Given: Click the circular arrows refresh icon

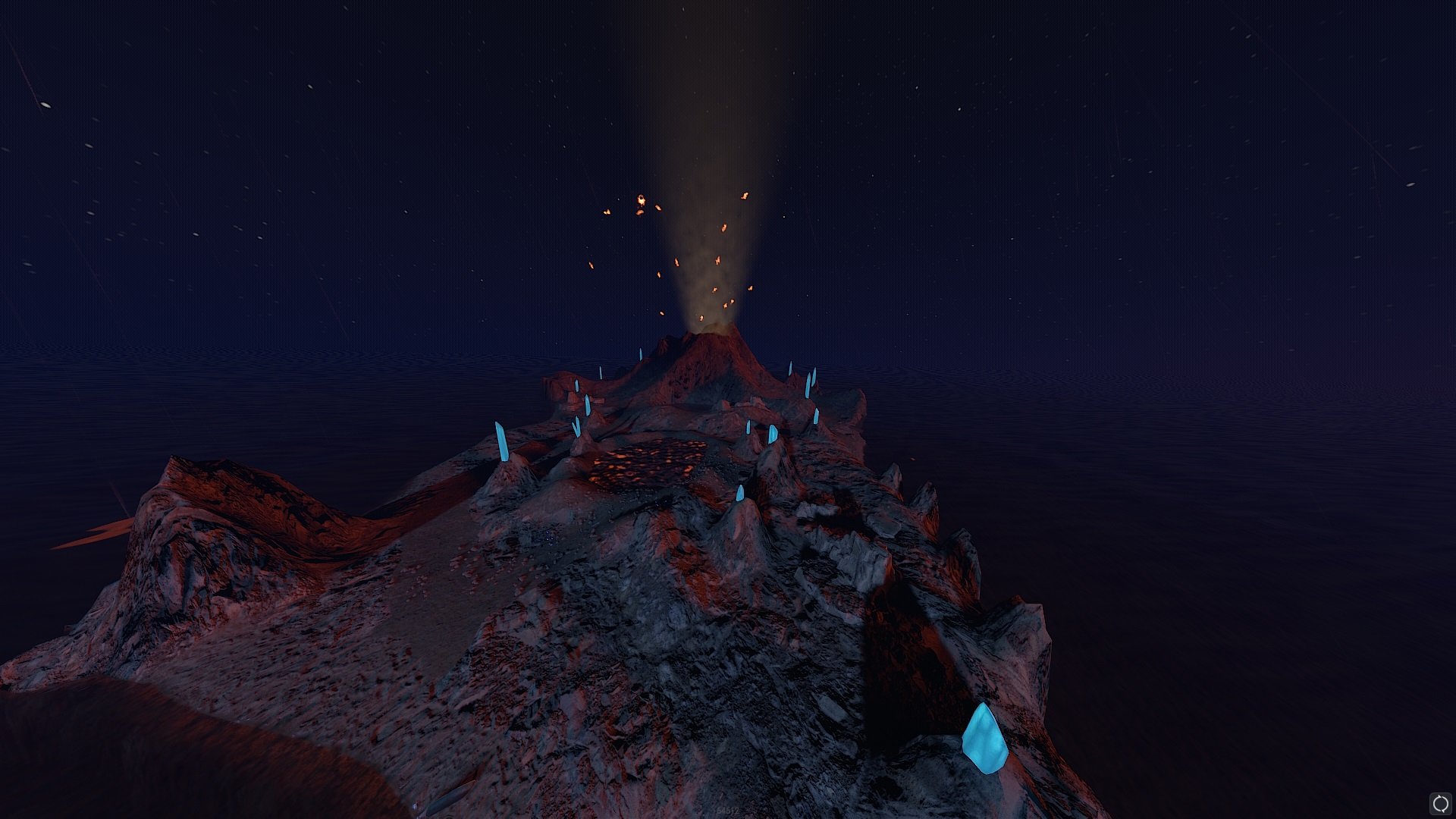Looking at the screenshot, I should 1439,803.
